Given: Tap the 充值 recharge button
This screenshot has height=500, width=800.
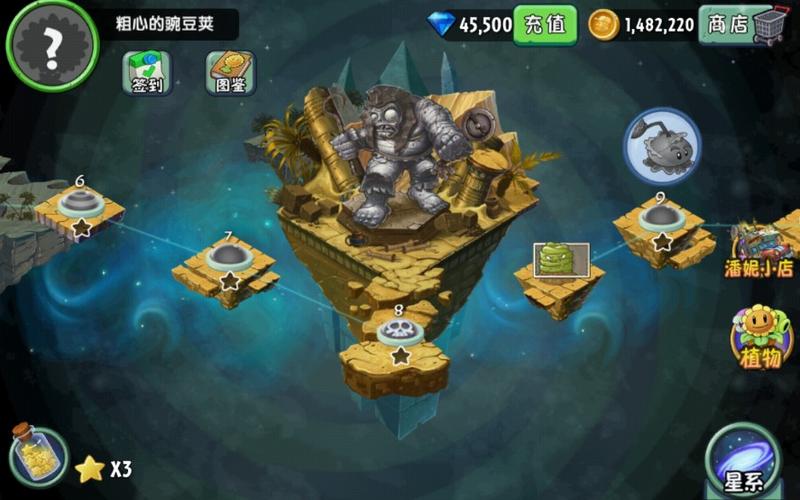Looking at the screenshot, I should point(545,25).
